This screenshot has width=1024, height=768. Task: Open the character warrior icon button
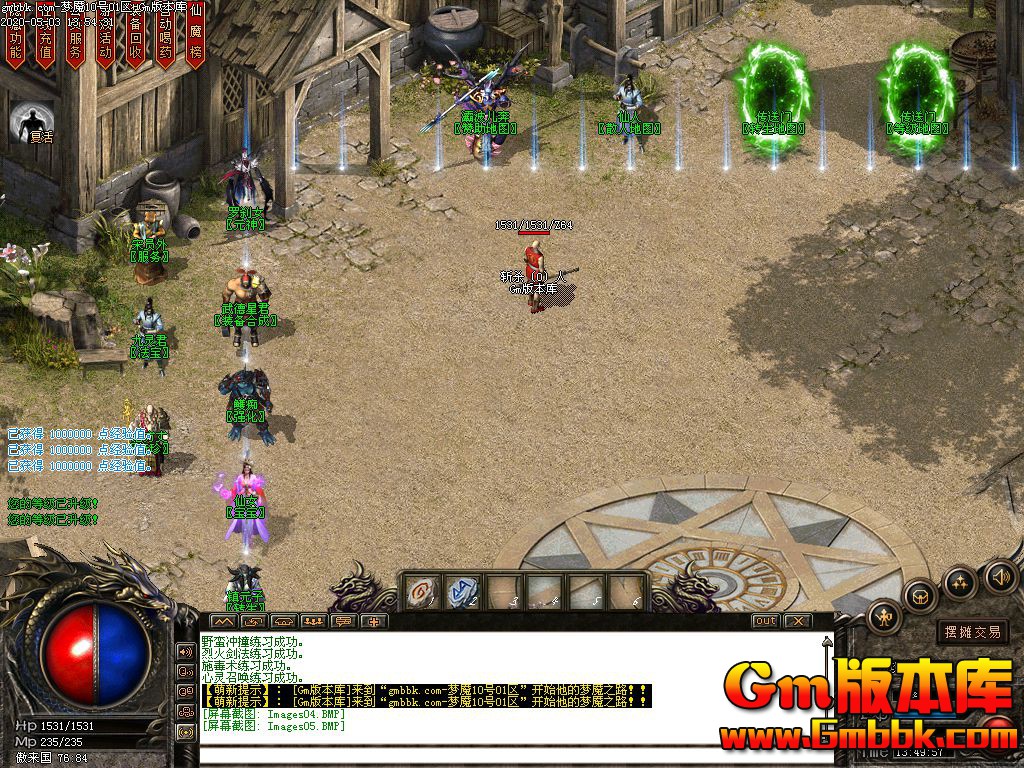[x=884, y=617]
